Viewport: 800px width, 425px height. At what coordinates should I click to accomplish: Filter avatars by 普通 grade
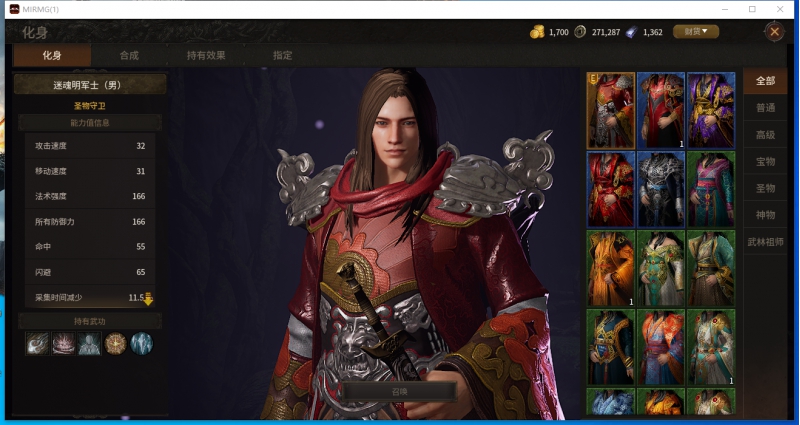pos(766,108)
